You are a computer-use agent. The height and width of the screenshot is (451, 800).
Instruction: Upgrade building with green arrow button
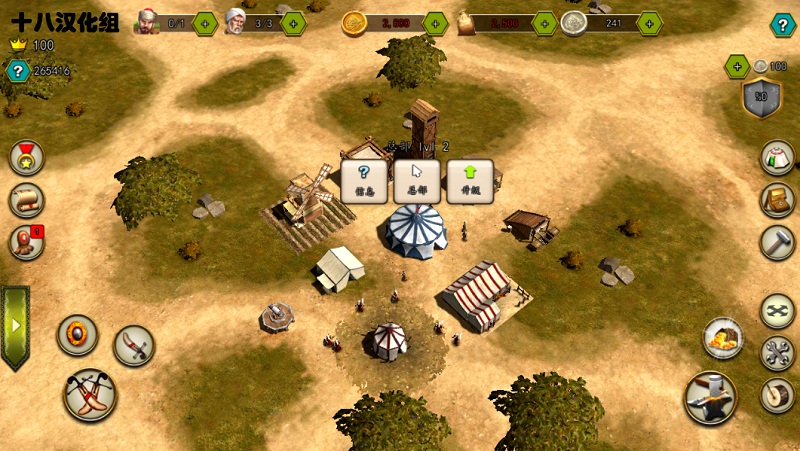pyautogui.click(x=470, y=181)
